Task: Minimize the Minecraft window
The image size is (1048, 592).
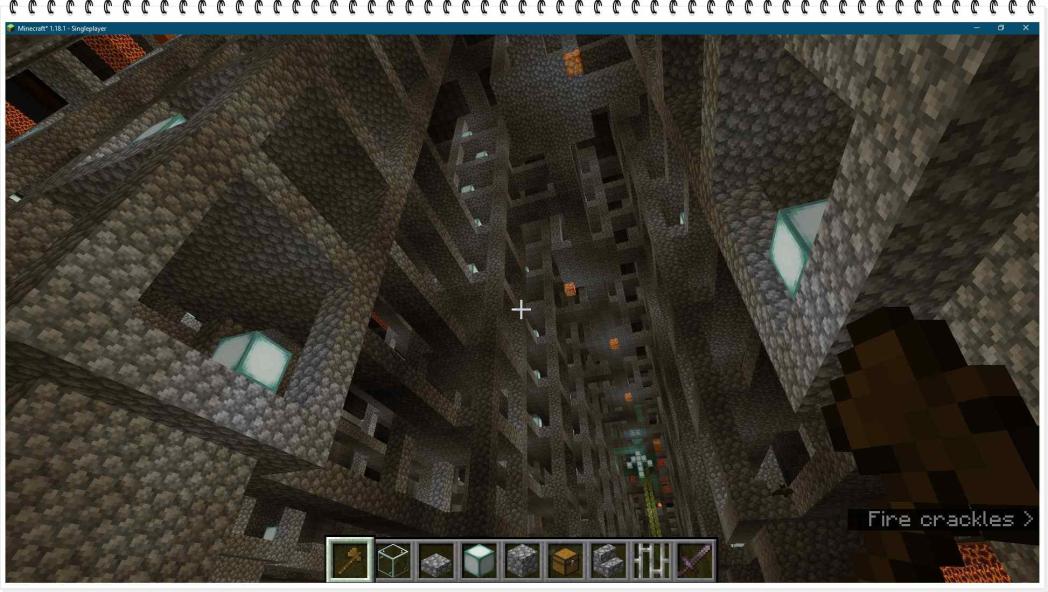Action: (976, 28)
